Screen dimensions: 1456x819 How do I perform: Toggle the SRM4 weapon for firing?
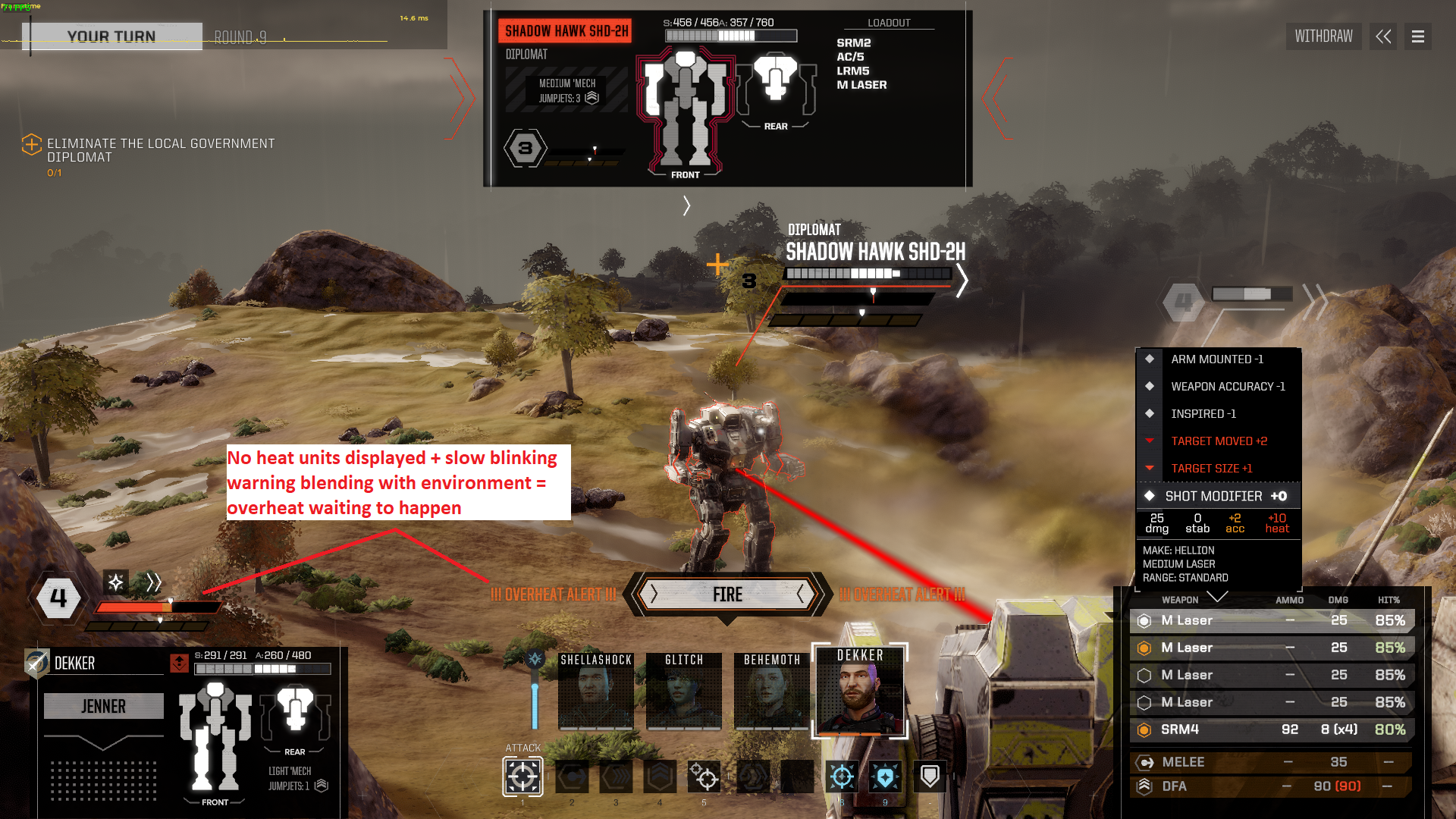click(1145, 730)
